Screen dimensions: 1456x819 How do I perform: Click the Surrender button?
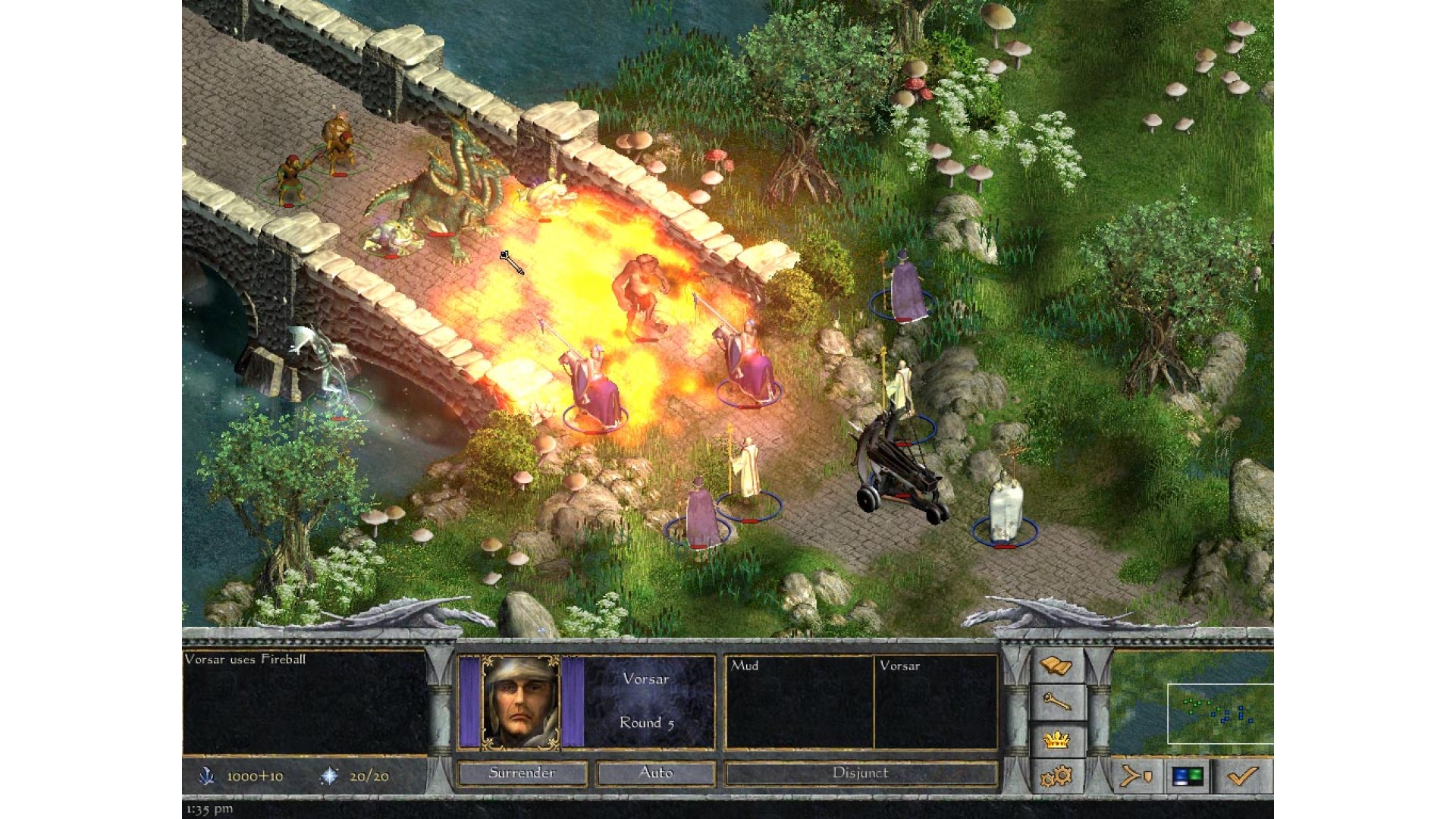(x=522, y=773)
